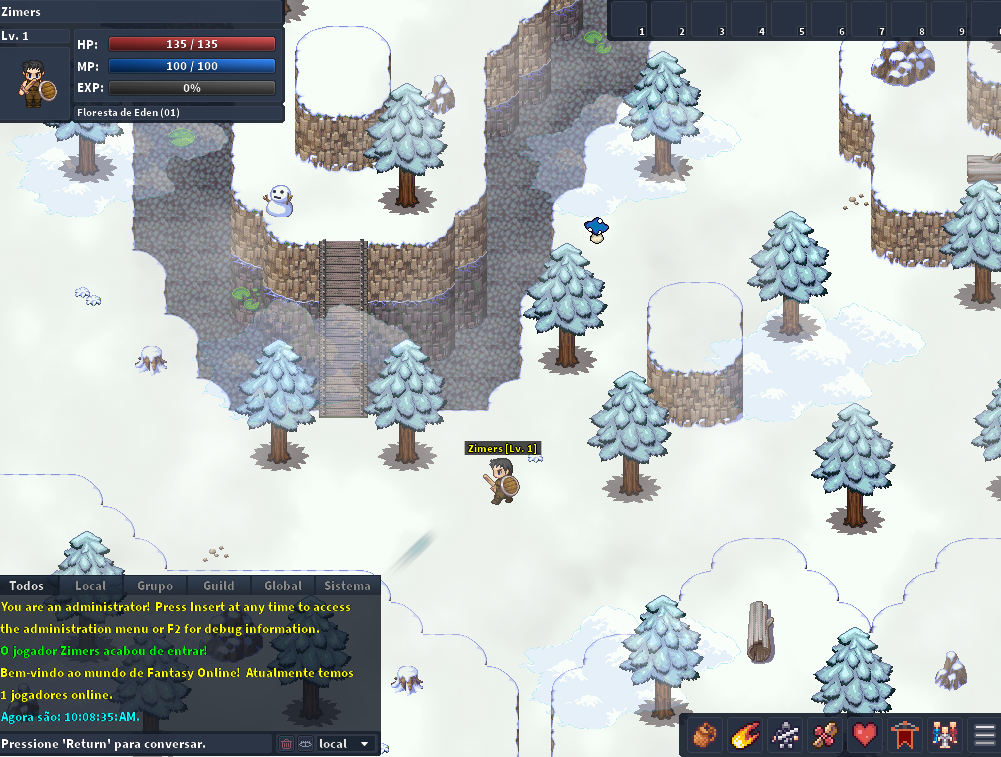1001x757 pixels.
Task: Open the fireball spells menu
Action: 745,735
